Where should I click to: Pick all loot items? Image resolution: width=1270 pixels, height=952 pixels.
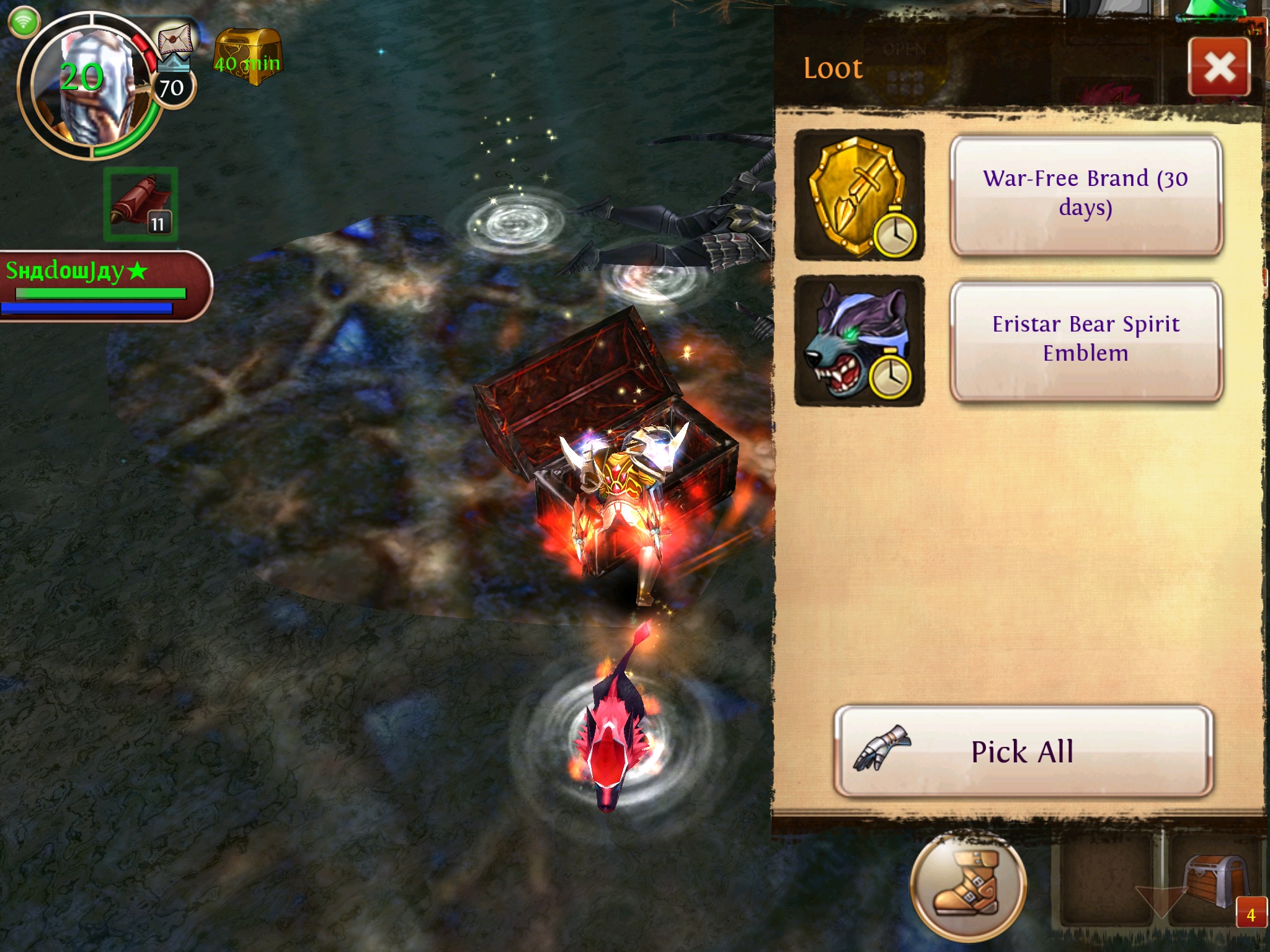1023,751
